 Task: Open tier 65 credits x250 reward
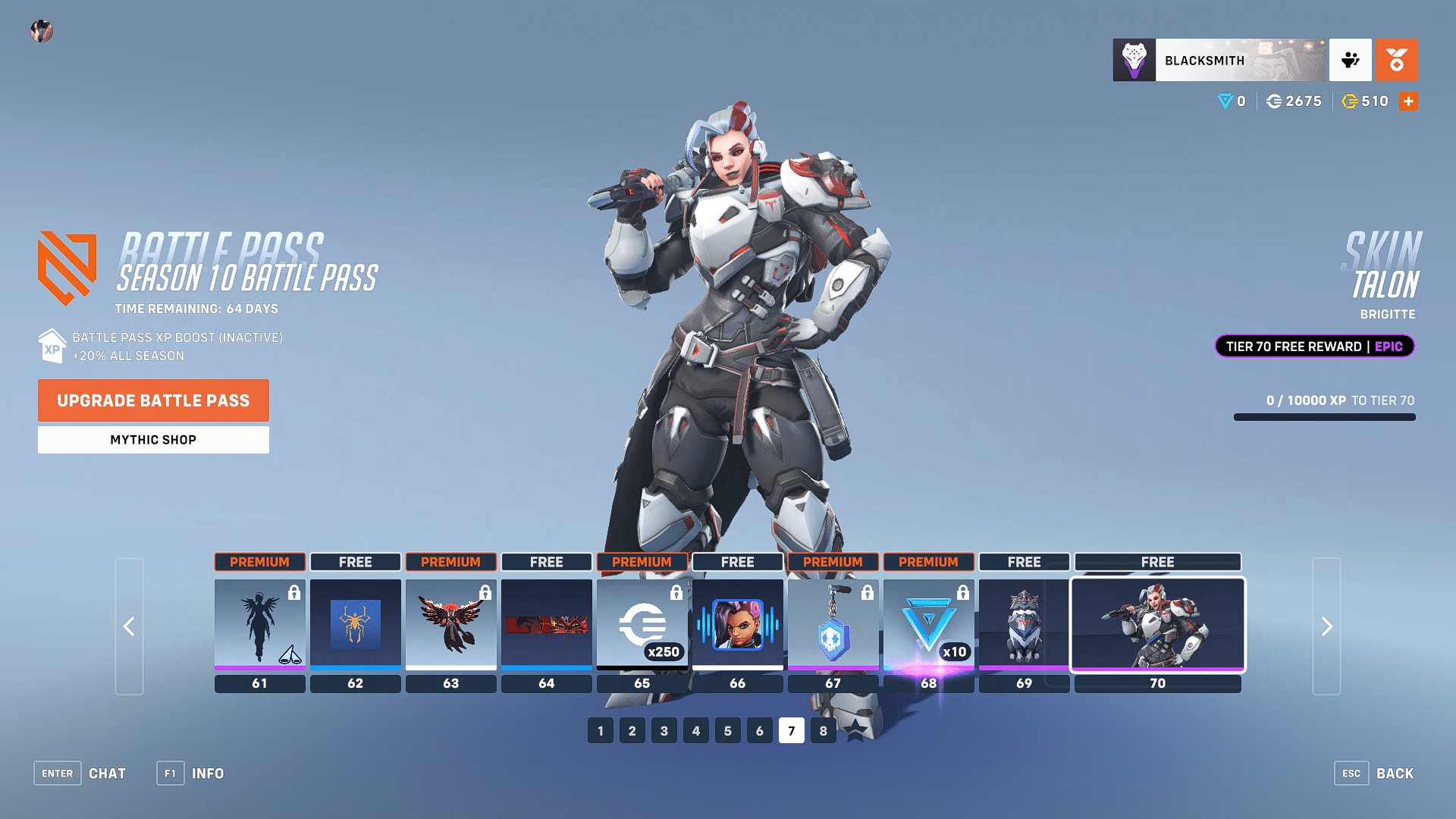(x=642, y=624)
